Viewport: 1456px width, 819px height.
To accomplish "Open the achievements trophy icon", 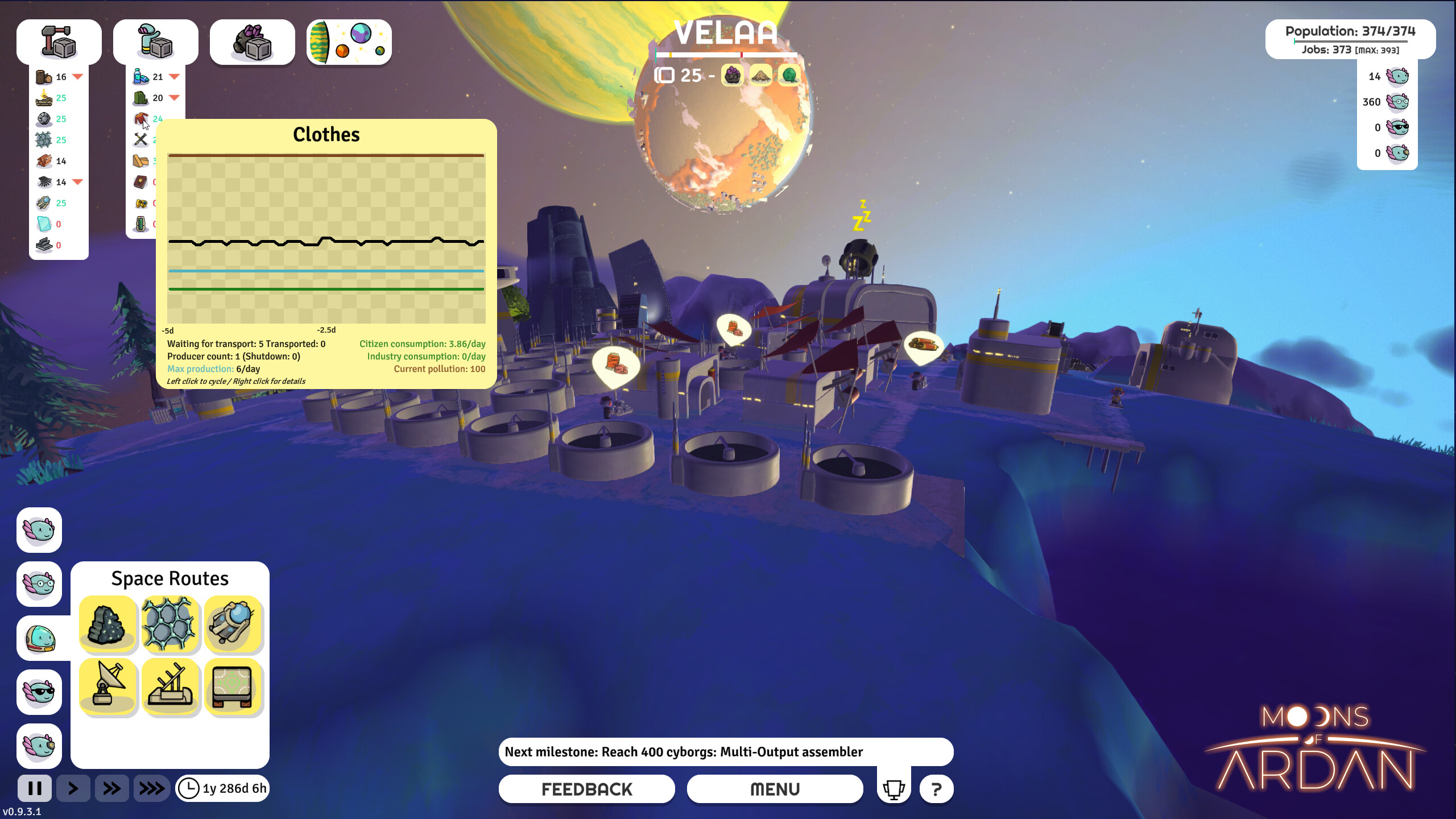I will point(894,789).
